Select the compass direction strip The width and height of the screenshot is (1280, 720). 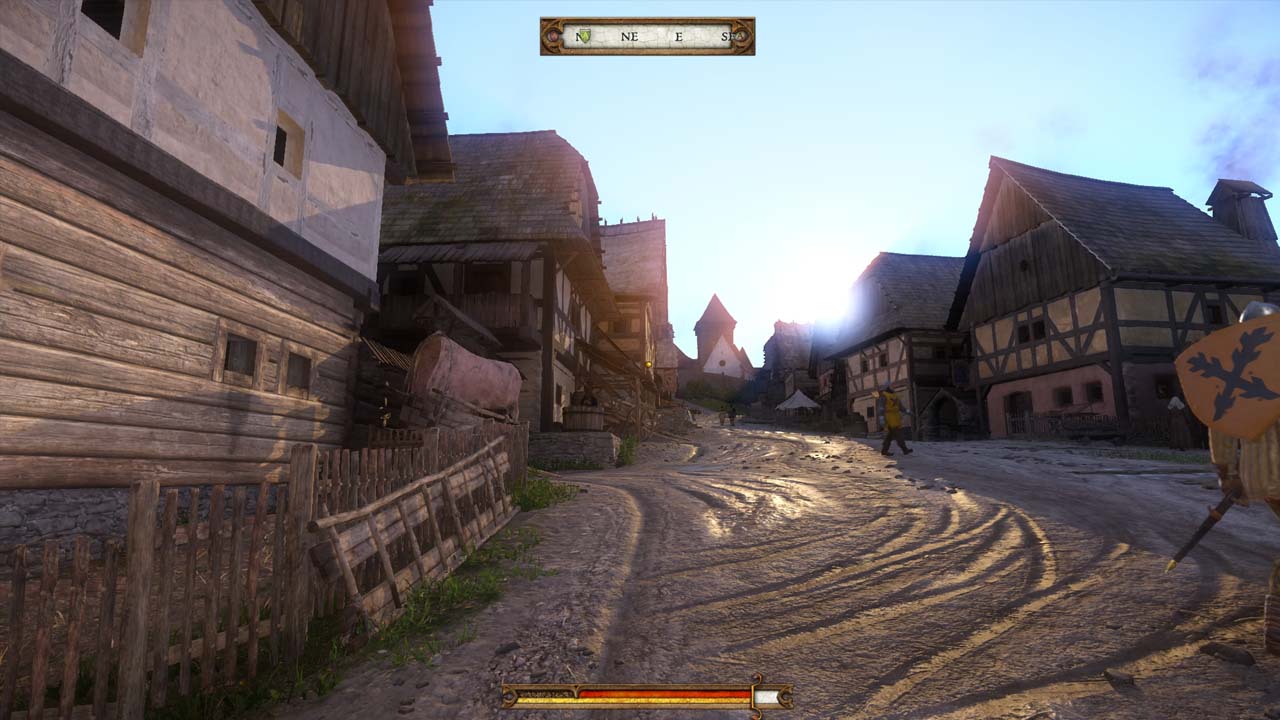click(x=648, y=36)
